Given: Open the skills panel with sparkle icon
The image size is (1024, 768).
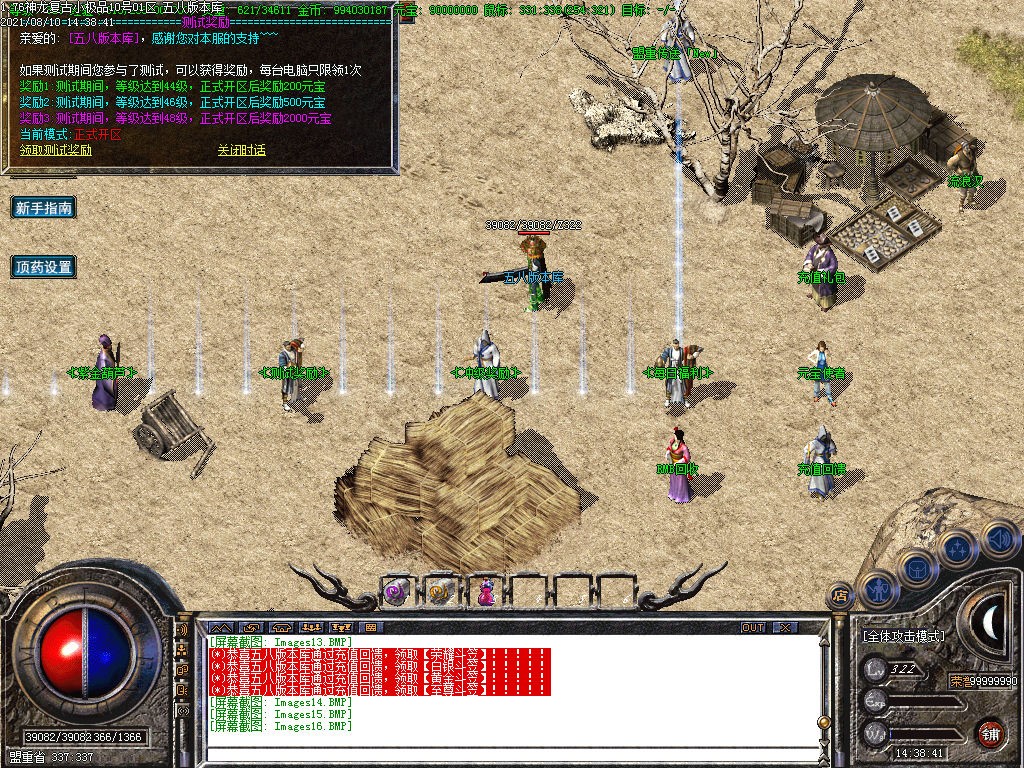Looking at the screenshot, I should point(958,548).
